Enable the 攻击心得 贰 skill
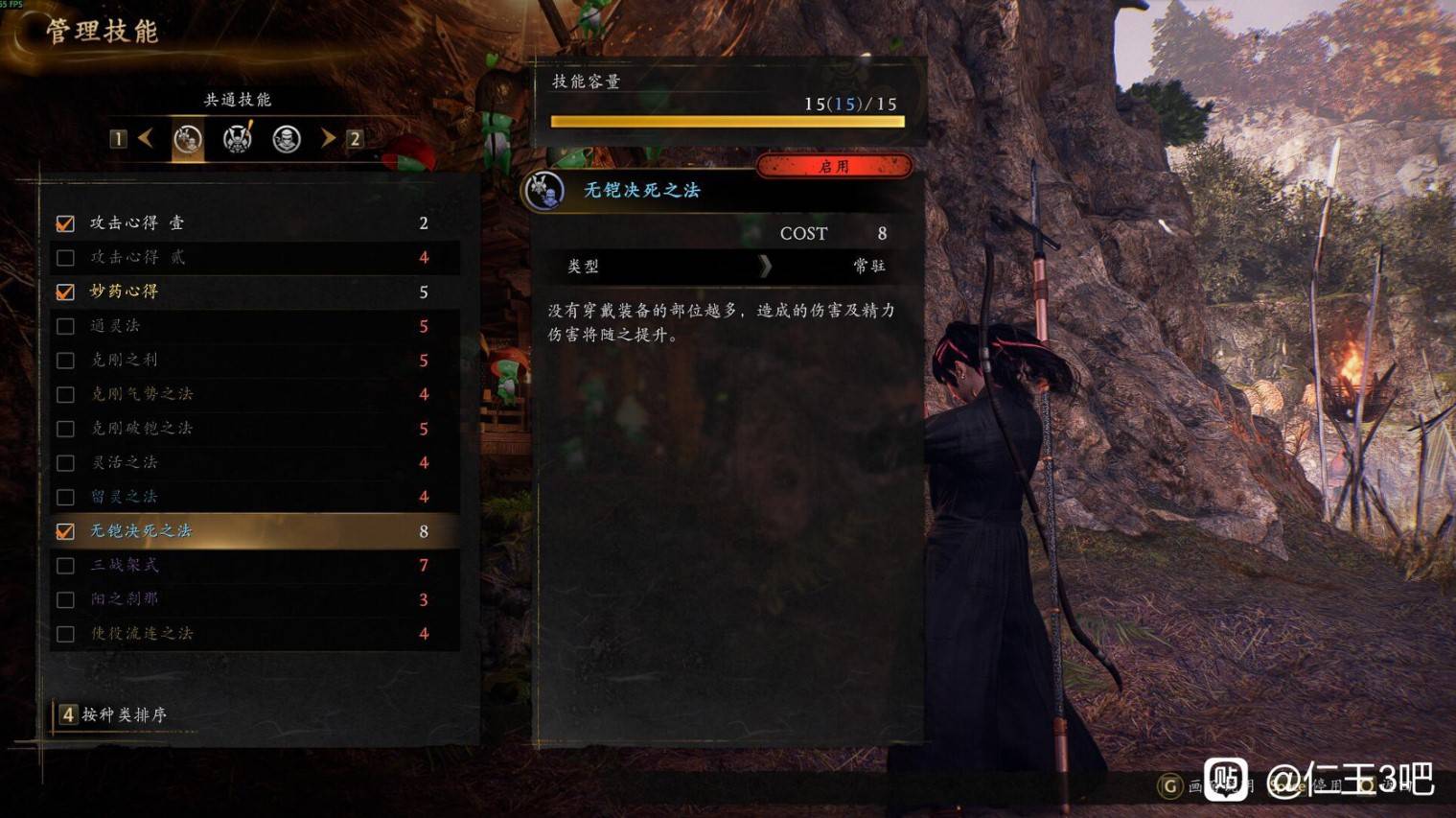 point(65,258)
